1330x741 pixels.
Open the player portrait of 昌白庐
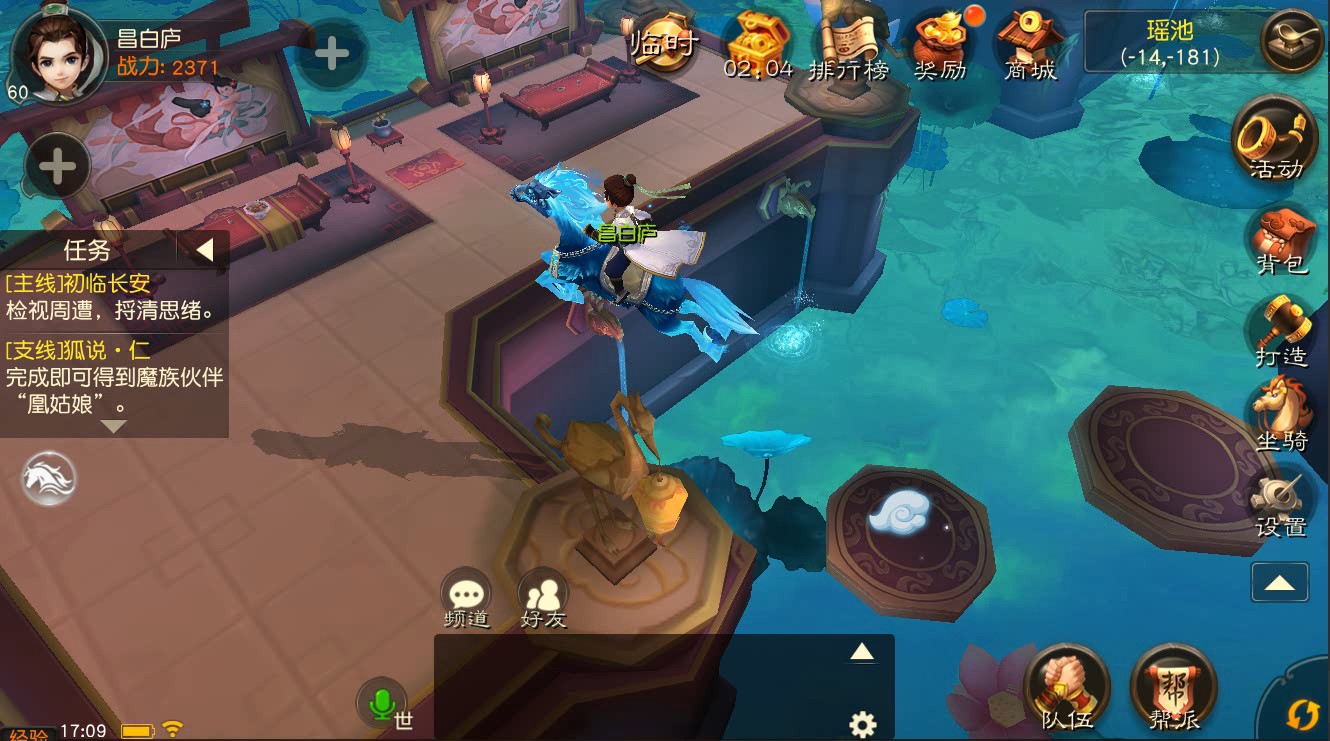pyautogui.click(x=57, y=52)
